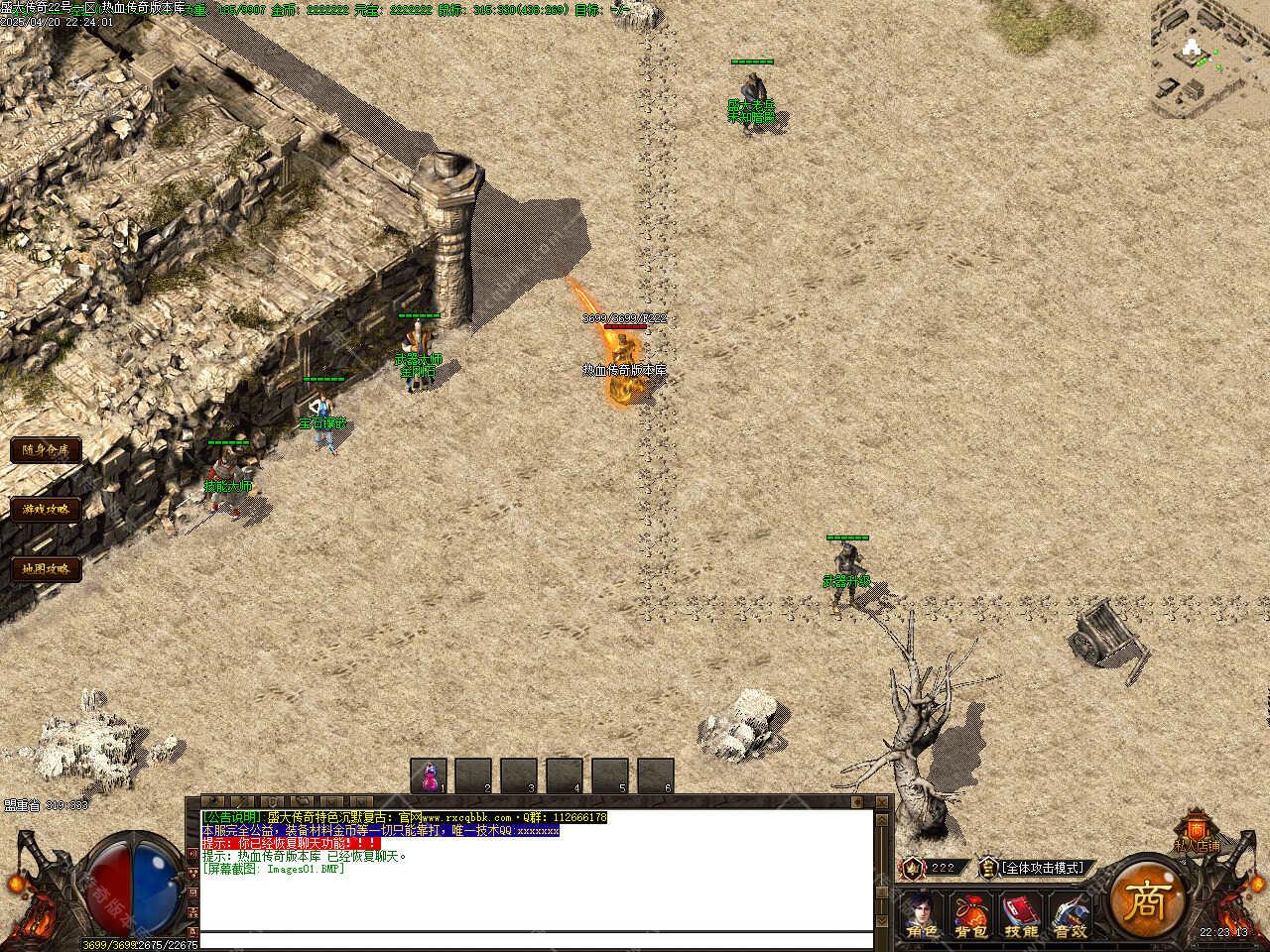This screenshot has height=952, width=1270.
Task: Click the 官网 website link in chat
Action: [x=468, y=817]
